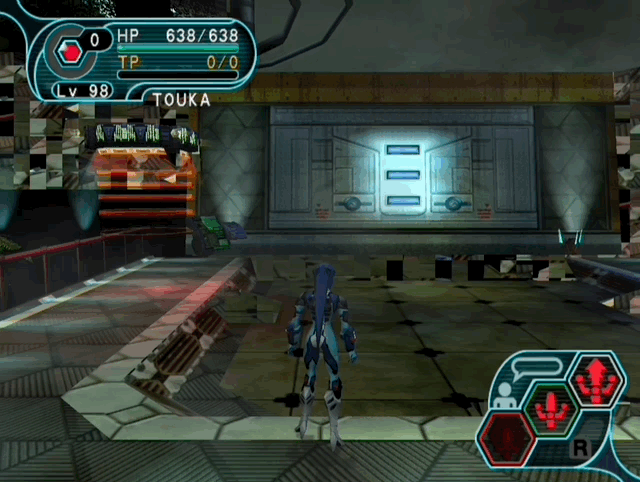
Task: Select the blue-bordered heavy attack hexagon
Action: pyautogui.click(x=596, y=381)
